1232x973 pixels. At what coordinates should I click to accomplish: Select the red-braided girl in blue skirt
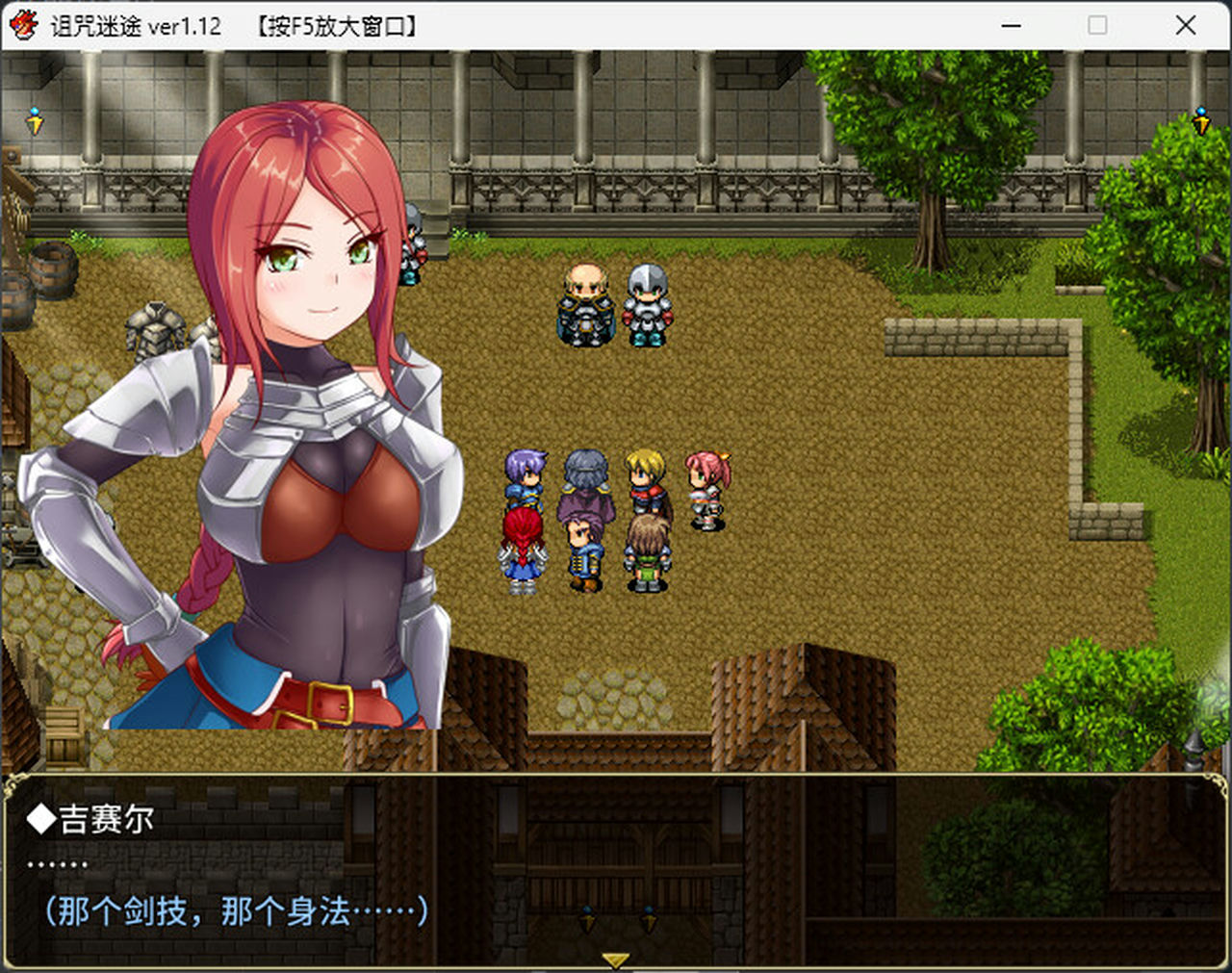tap(523, 549)
